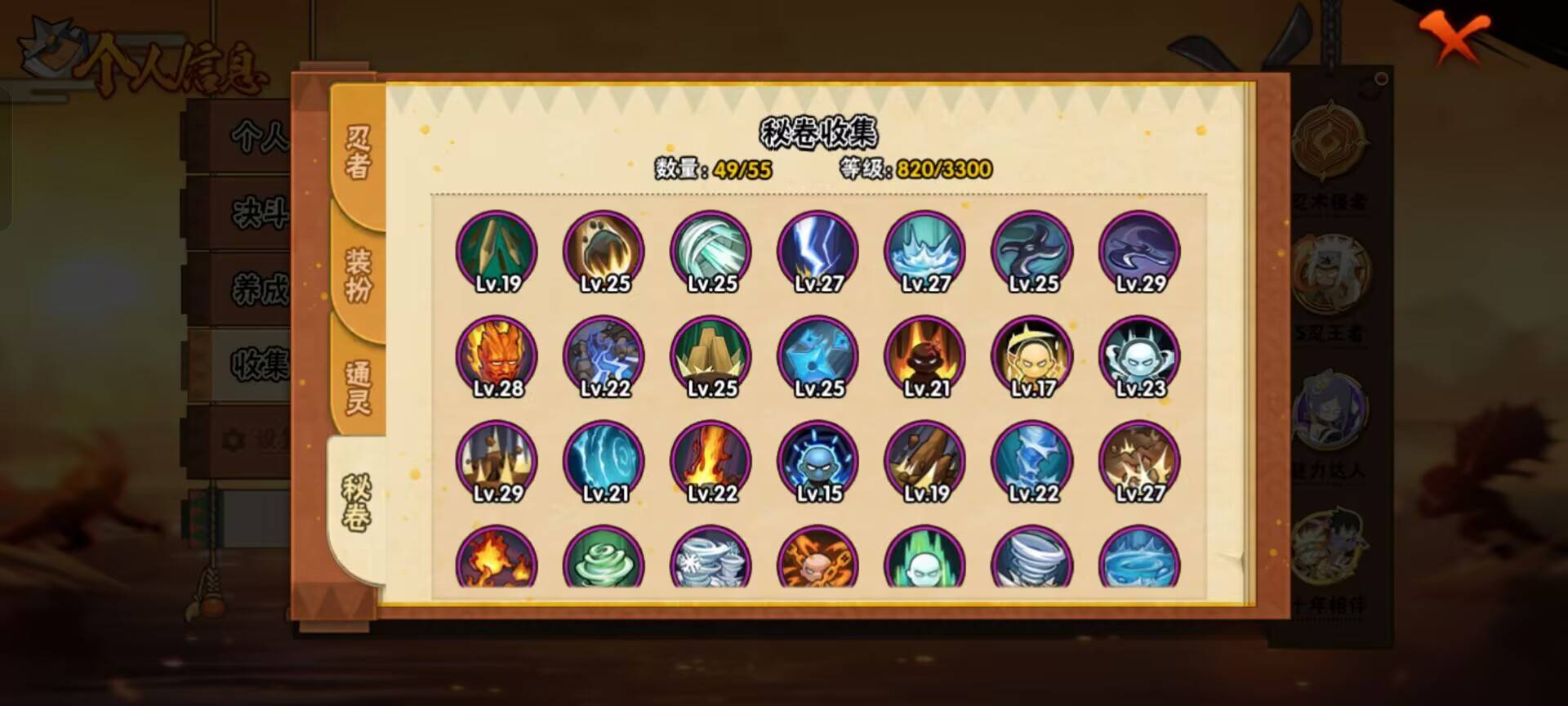Select the Lv.17 golden sage scroll icon
Screen dimensions: 1568x706
pyautogui.click(x=1033, y=355)
